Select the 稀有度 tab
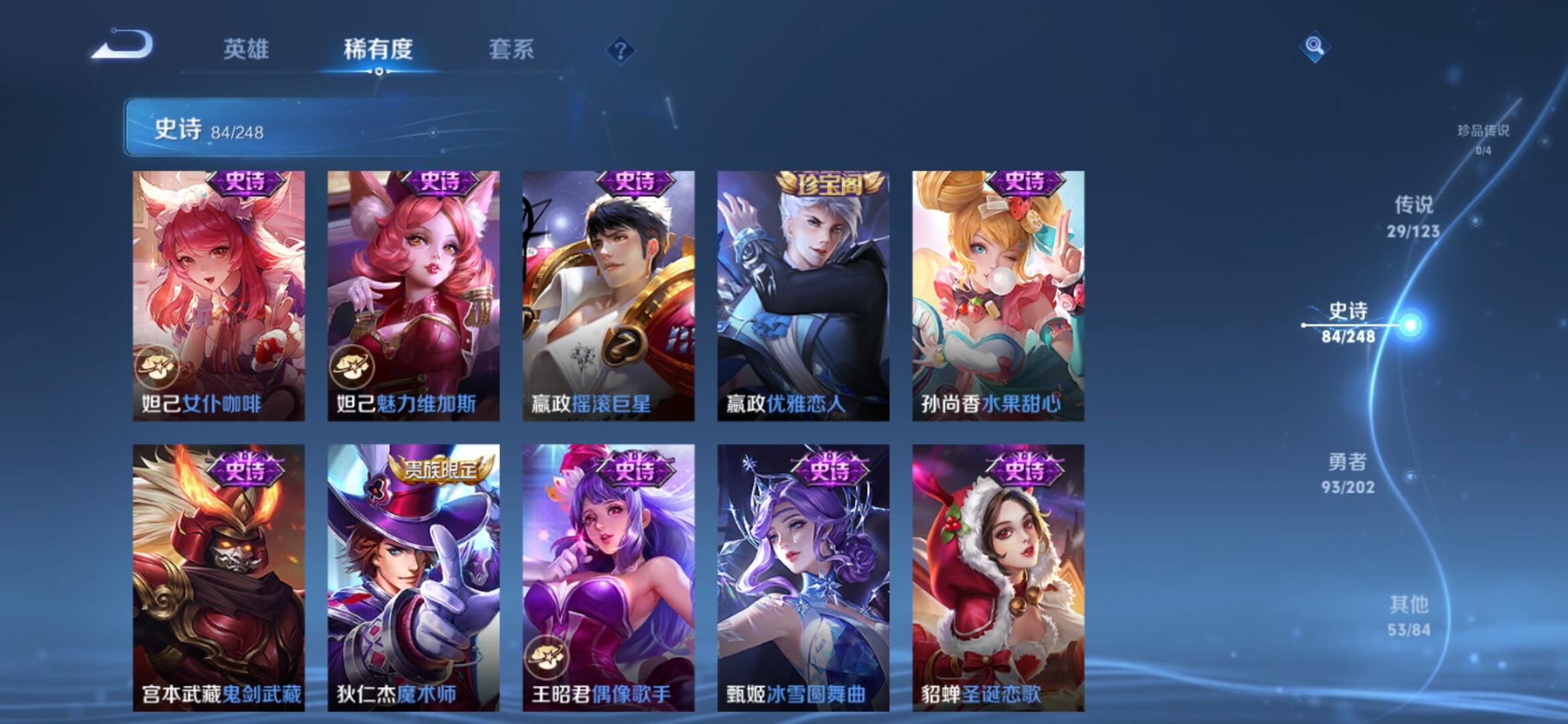 pyautogui.click(x=378, y=49)
